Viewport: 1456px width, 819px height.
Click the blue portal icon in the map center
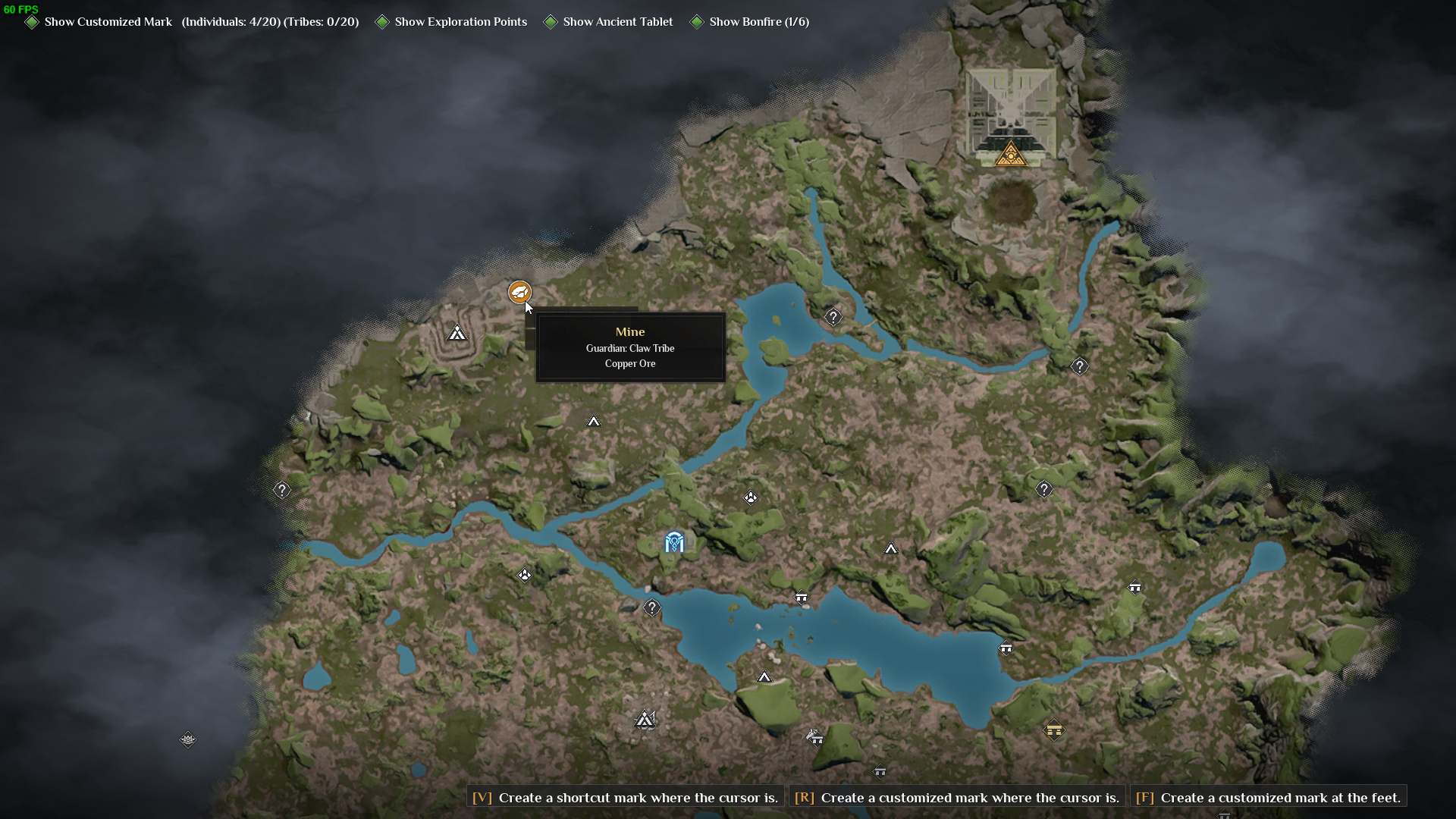pyautogui.click(x=674, y=541)
